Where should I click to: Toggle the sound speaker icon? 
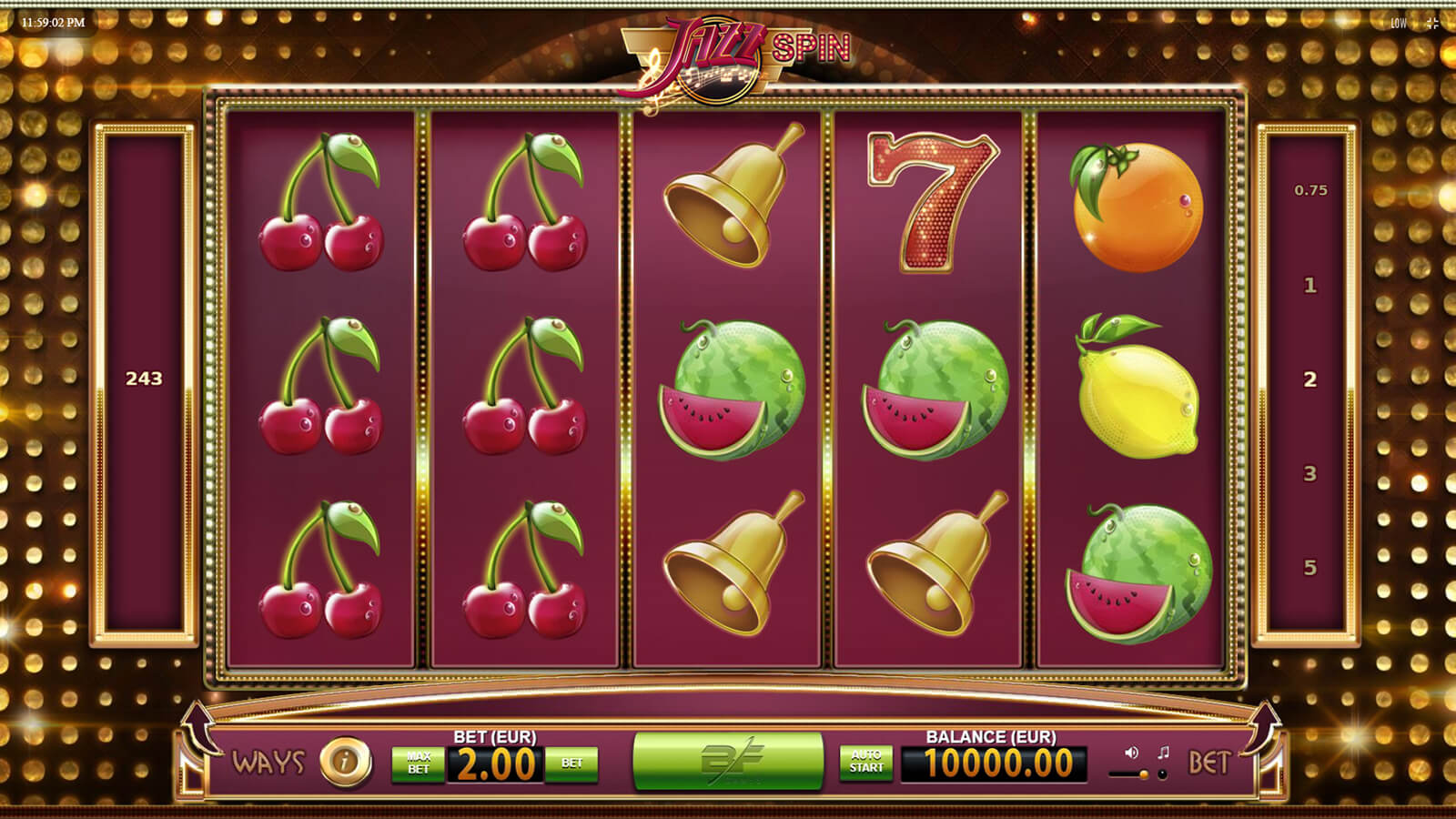(x=1131, y=753)
